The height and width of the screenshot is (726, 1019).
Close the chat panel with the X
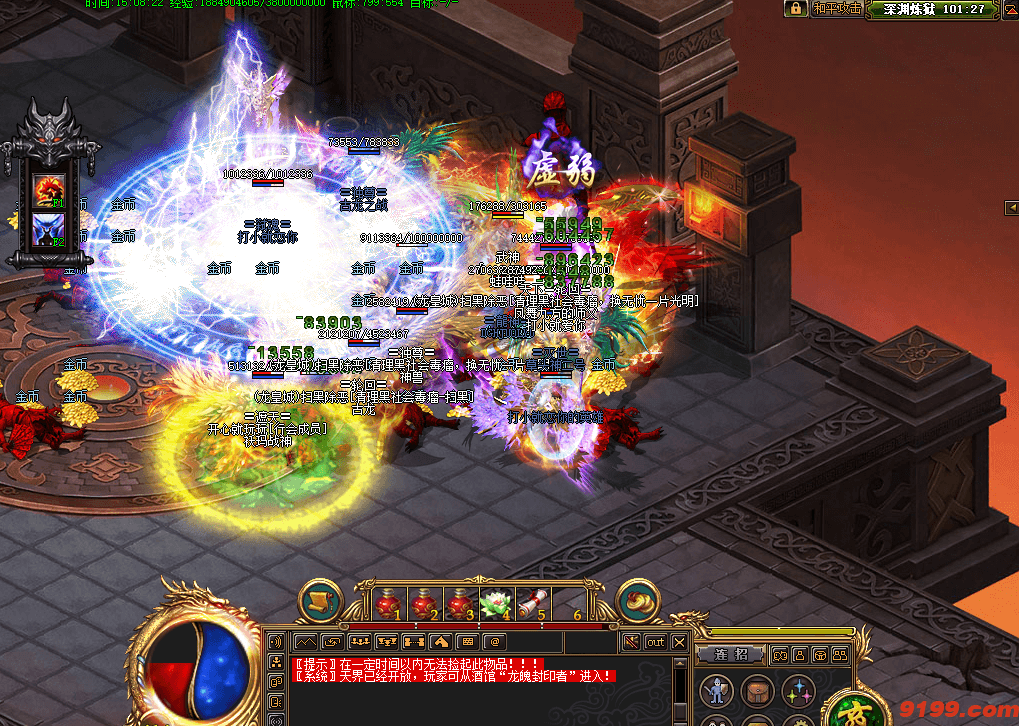click(680, 642)
